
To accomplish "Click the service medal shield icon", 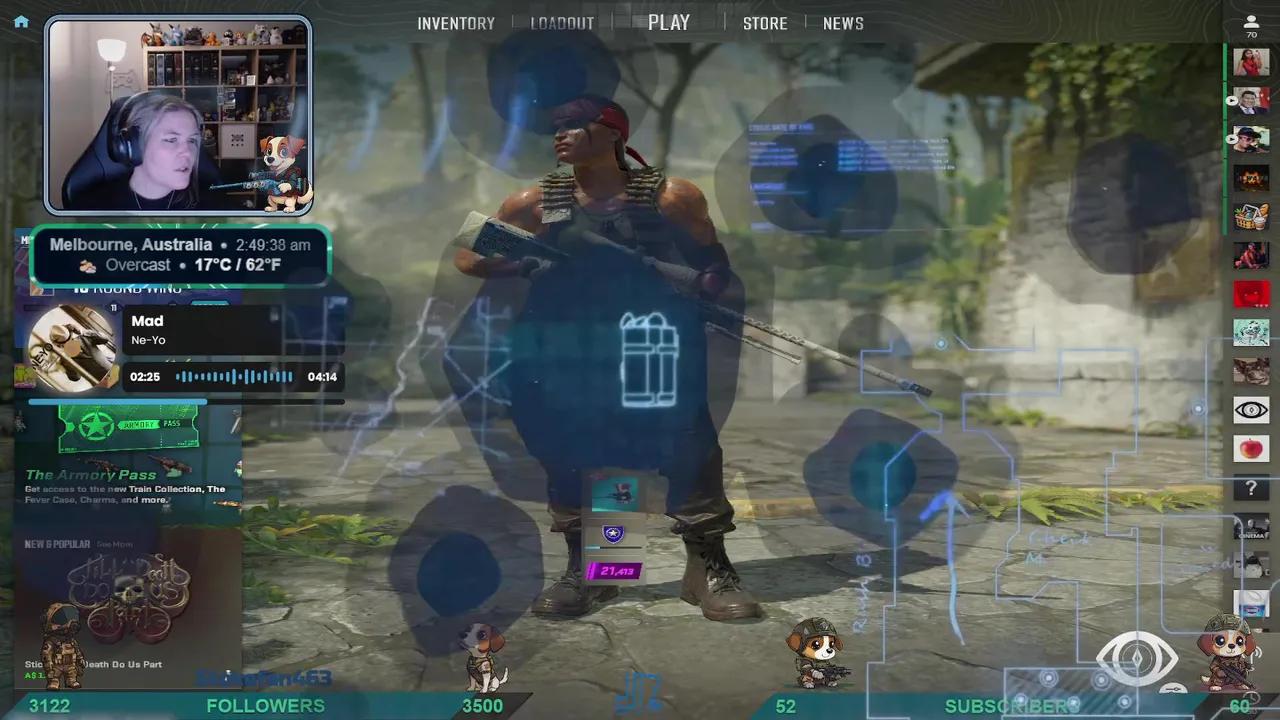I will 613,533.
